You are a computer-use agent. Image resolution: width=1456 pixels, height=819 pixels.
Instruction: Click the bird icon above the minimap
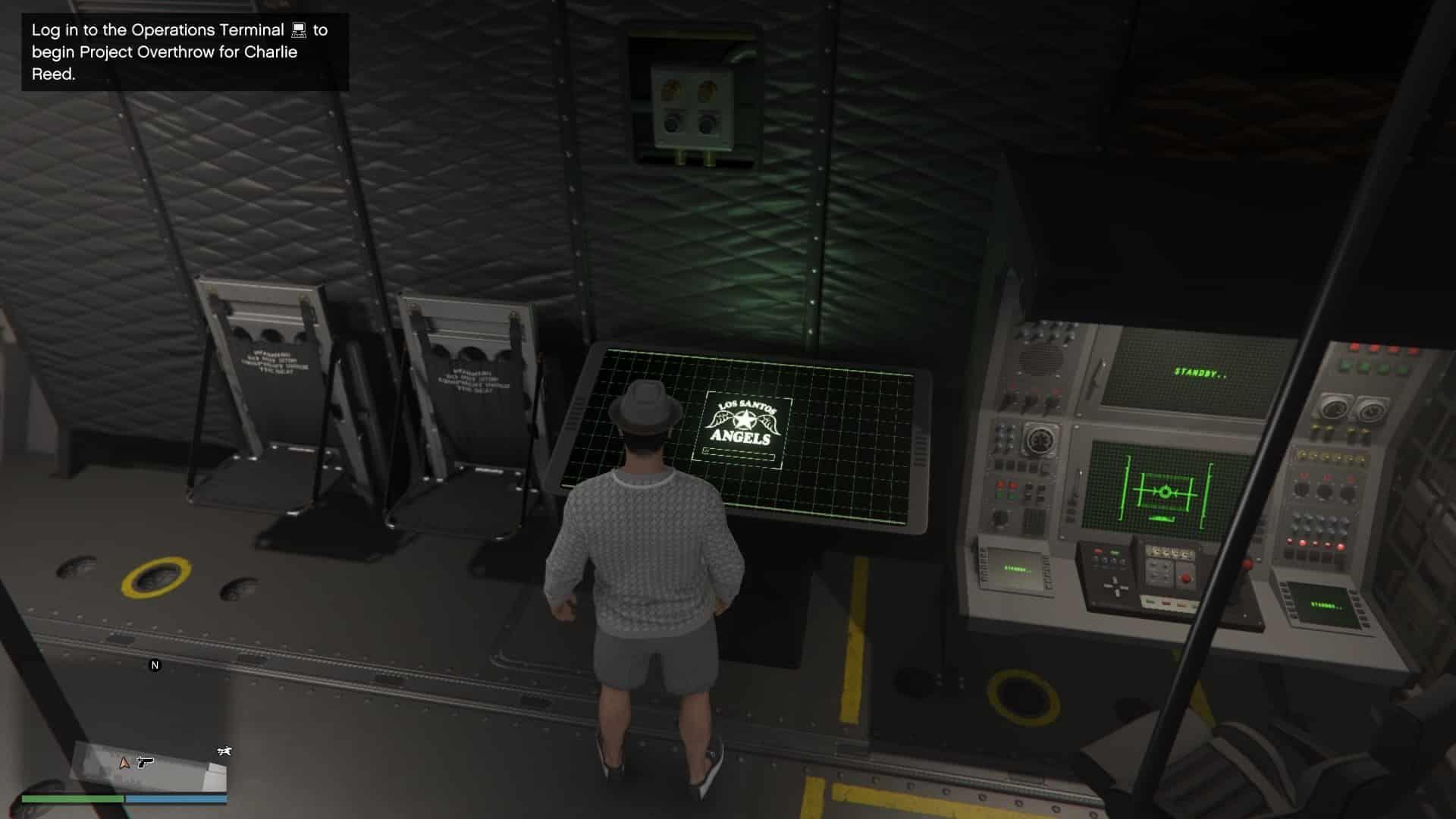tap(224, 751)
